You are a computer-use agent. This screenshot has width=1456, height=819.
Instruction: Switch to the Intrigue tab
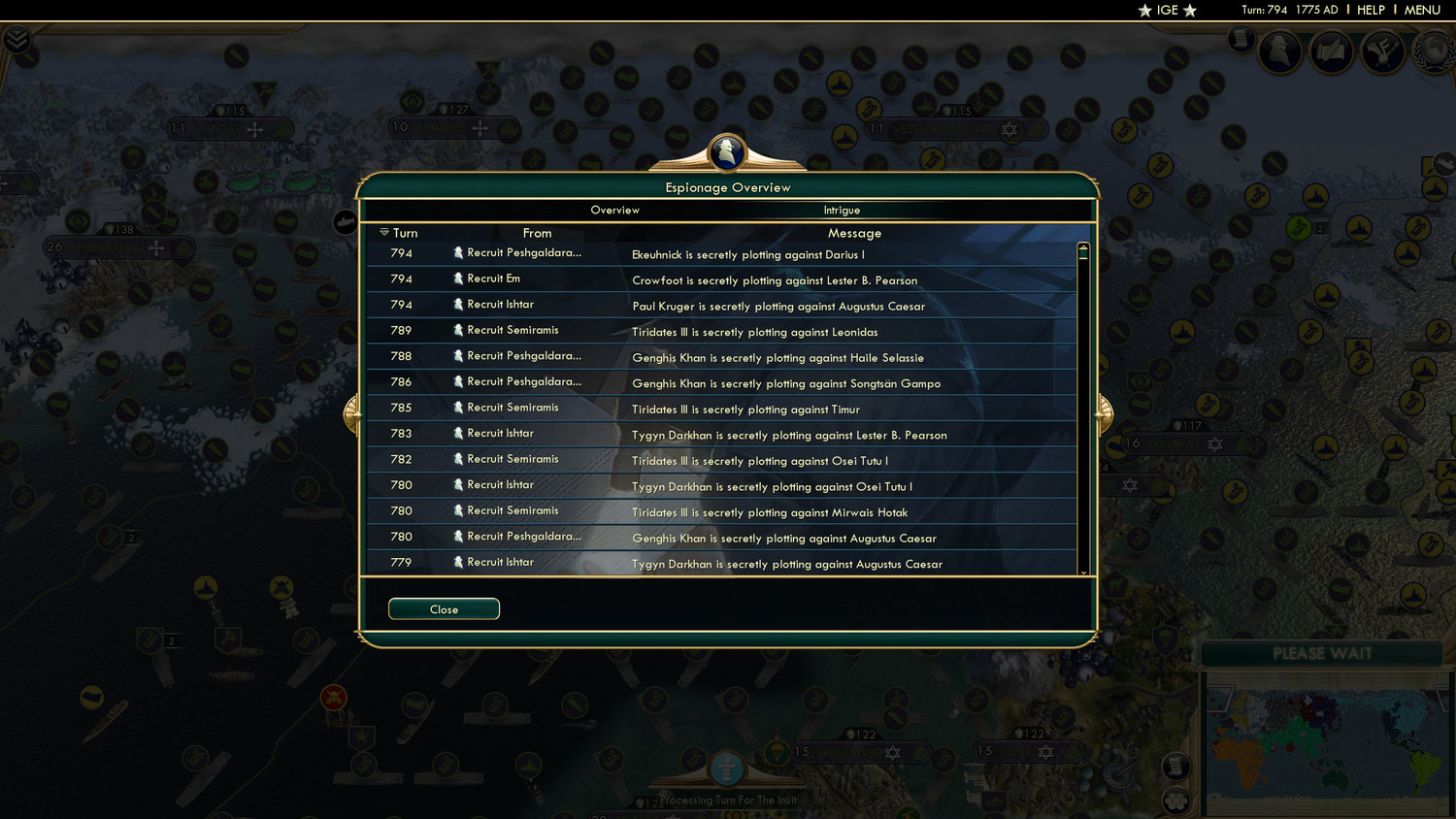pos(841,210)
